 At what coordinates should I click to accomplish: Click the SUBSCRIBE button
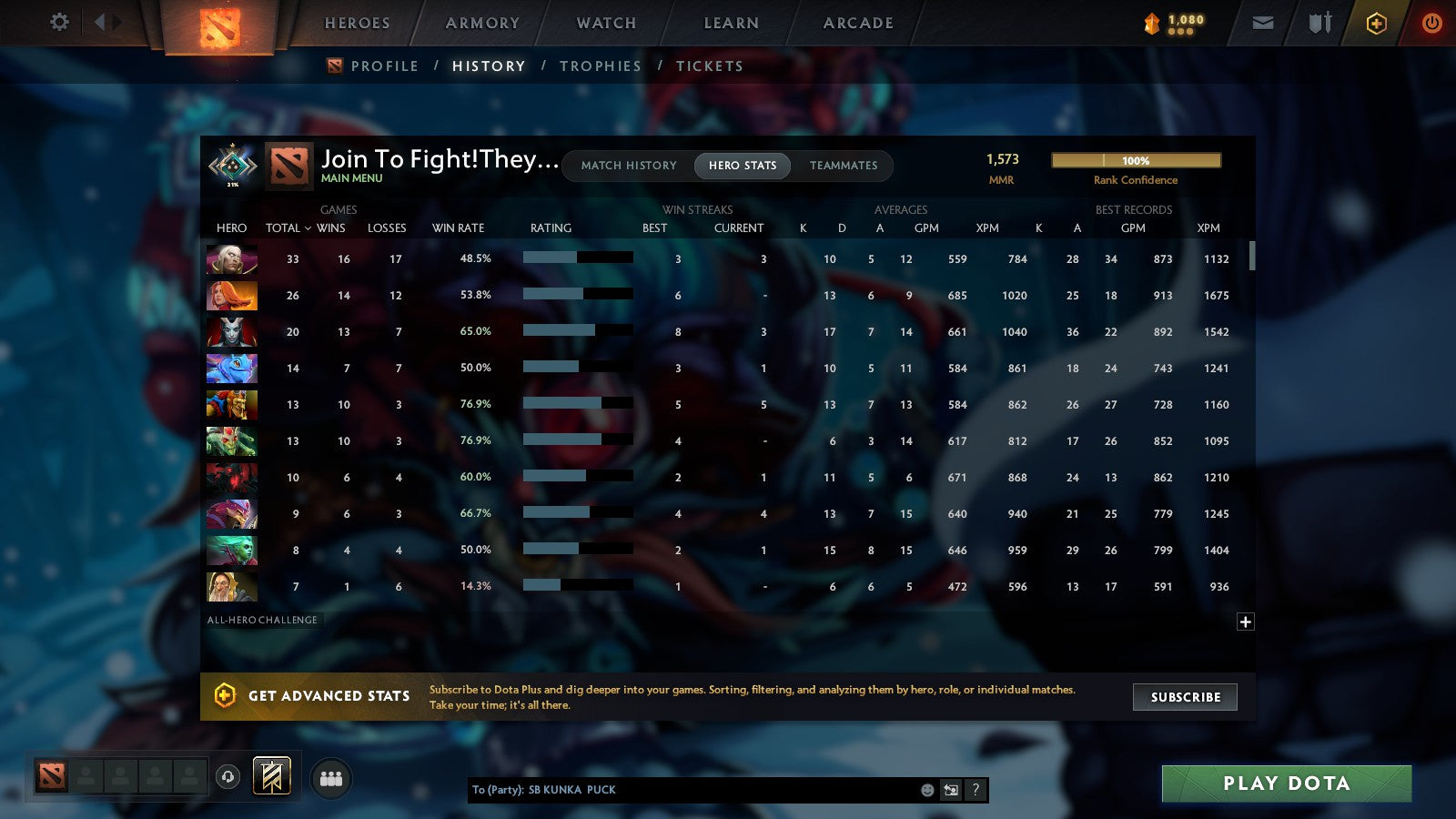1185,697
